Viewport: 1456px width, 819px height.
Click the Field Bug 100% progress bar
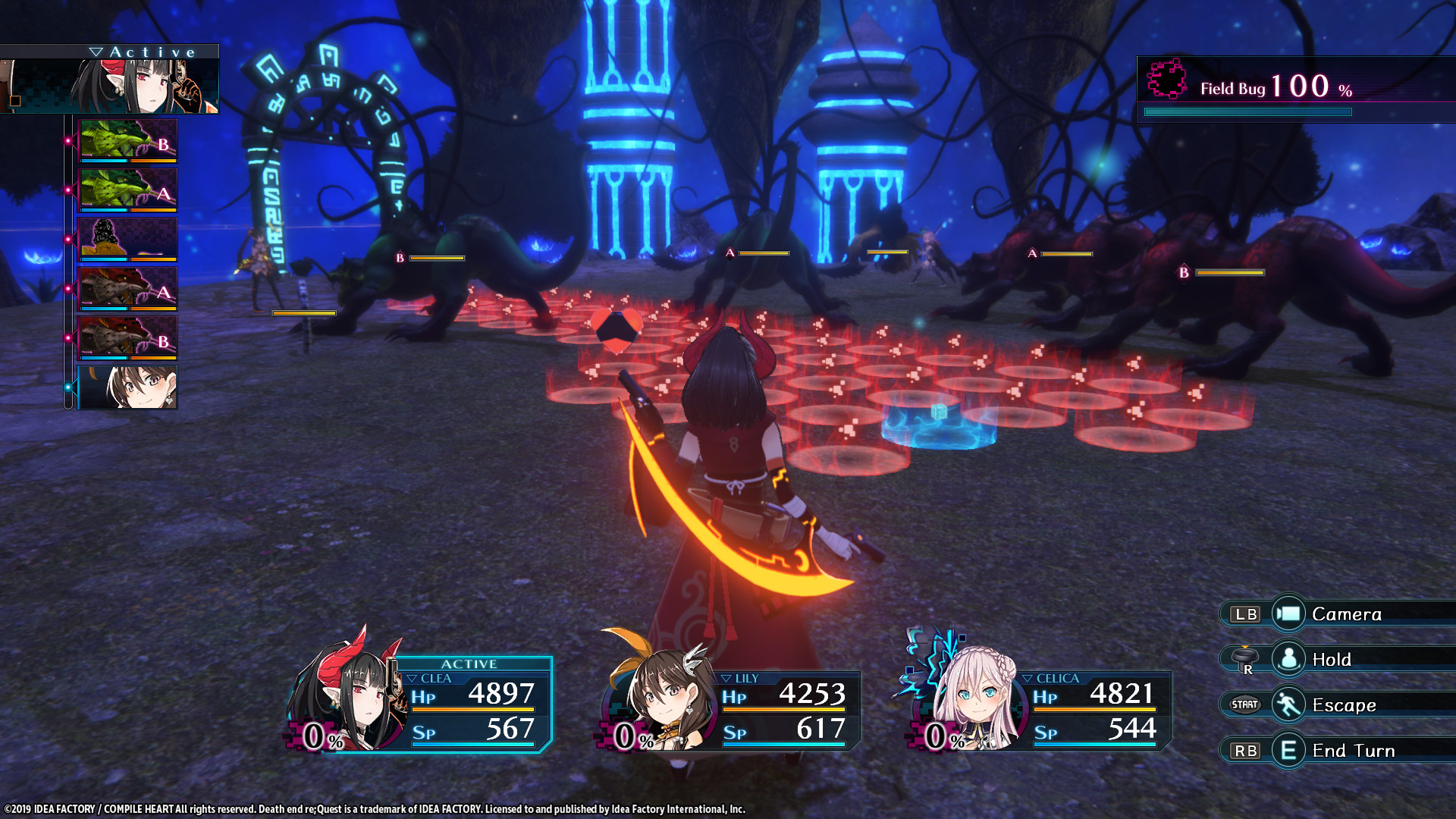pos(1247,111)
